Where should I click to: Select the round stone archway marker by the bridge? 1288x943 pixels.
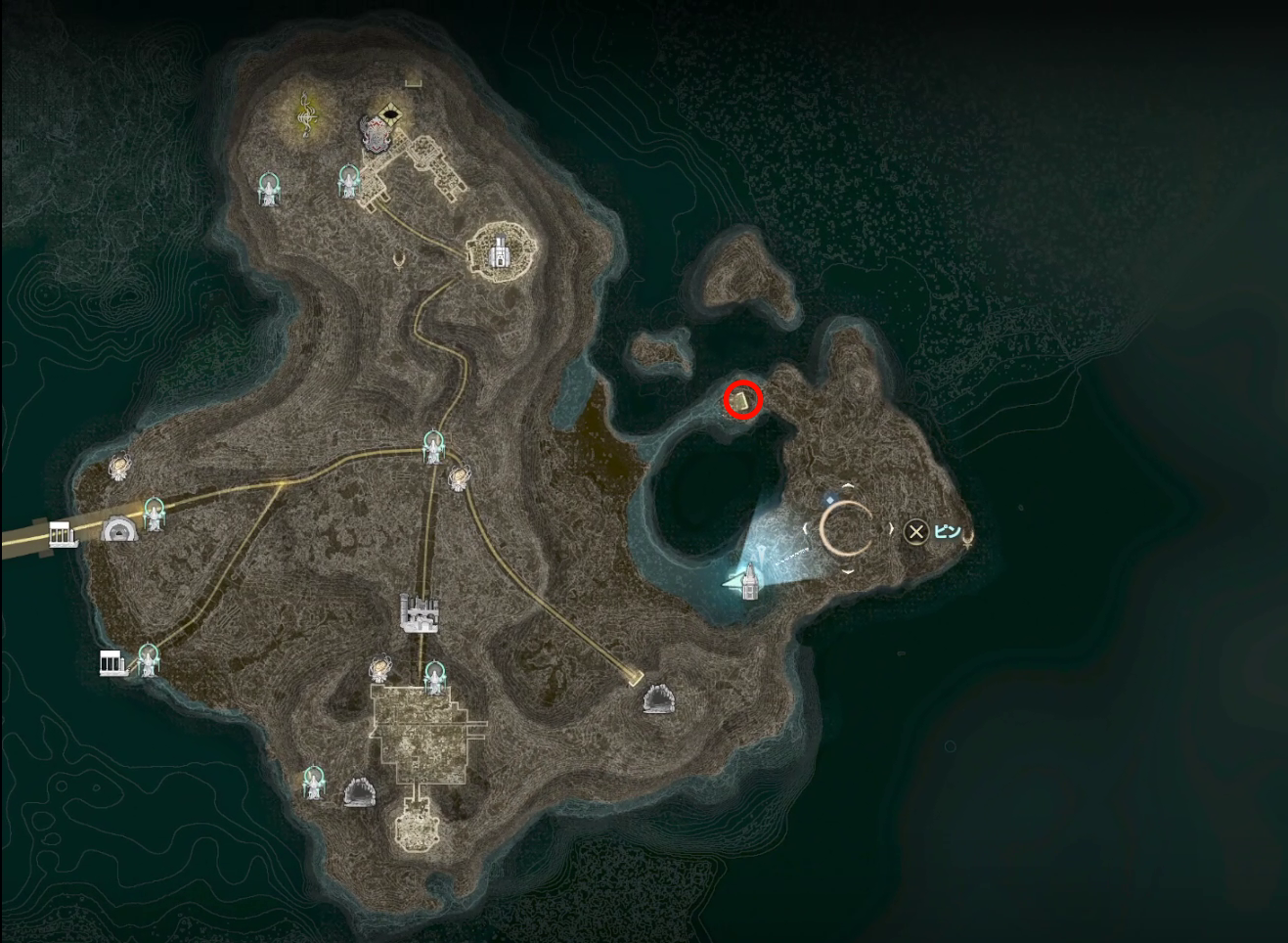(x=120, y=530)
